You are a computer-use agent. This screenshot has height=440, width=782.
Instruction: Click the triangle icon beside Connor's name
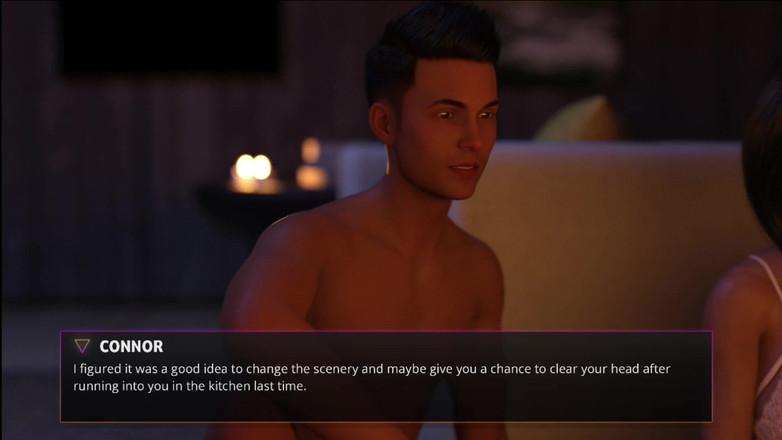click(82, 346)
